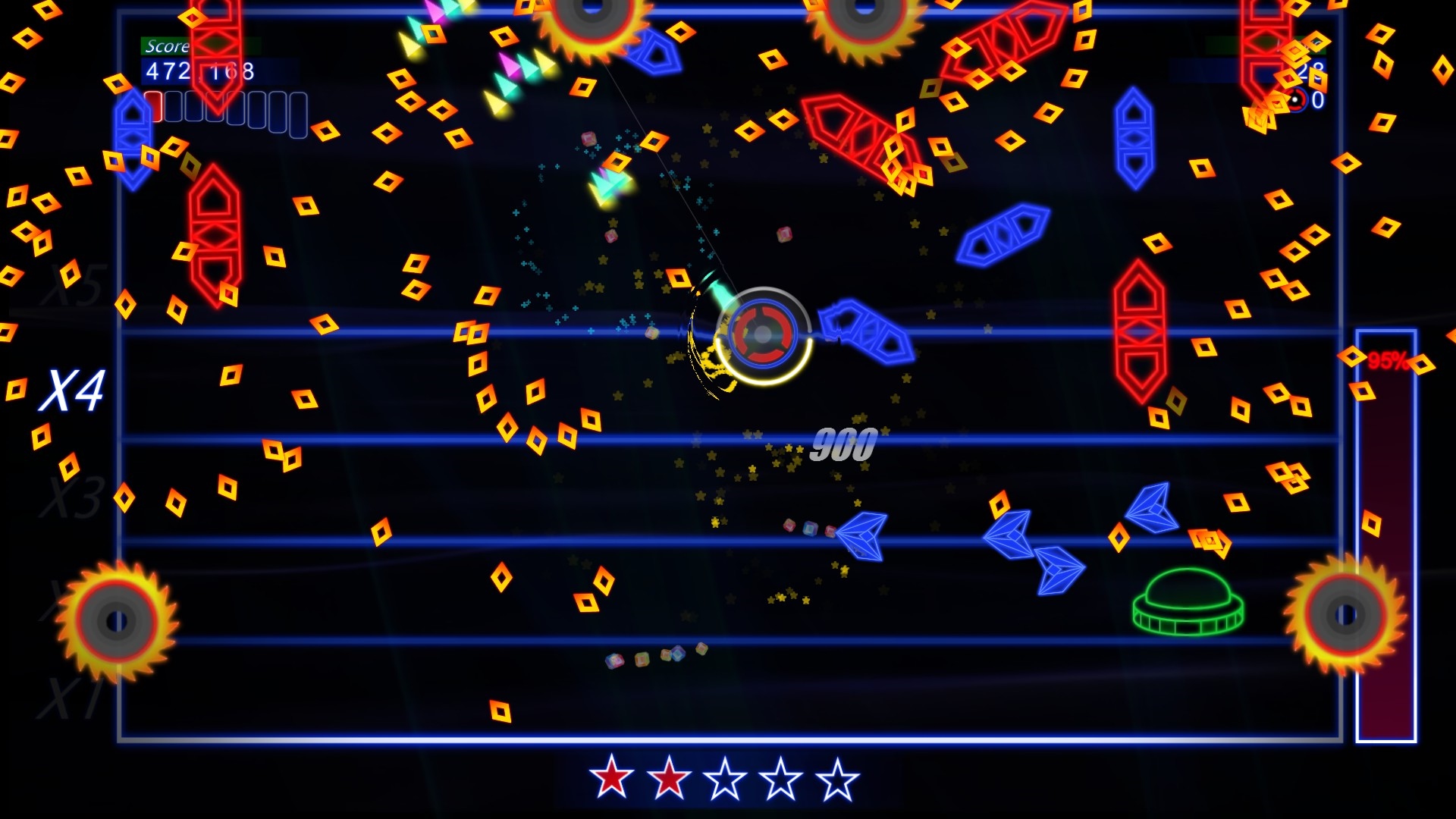Select the blue capsule ship below the score
This screenshot has width=1456, height=819.
133,140
